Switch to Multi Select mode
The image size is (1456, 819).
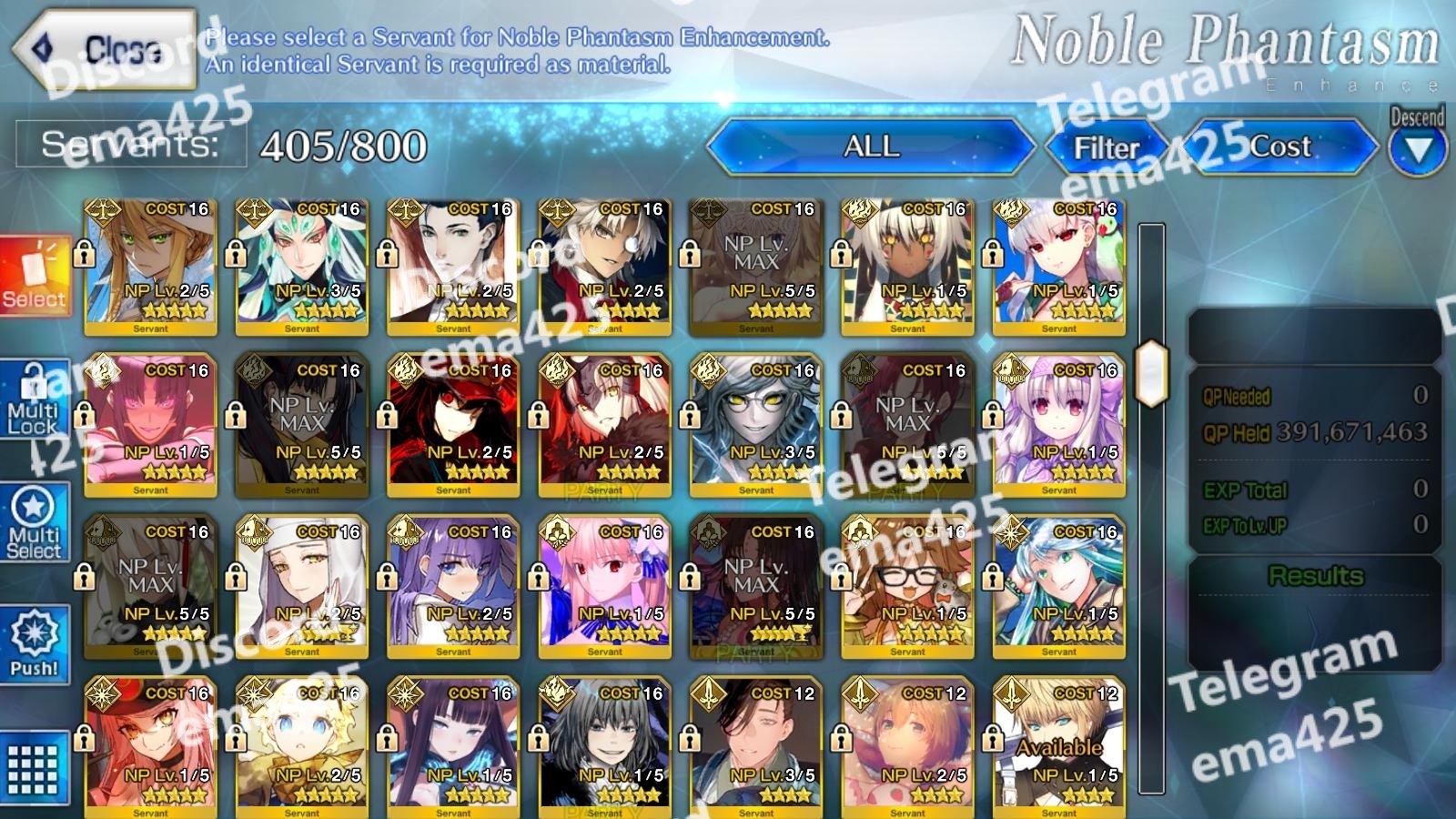tap(35, 523)
